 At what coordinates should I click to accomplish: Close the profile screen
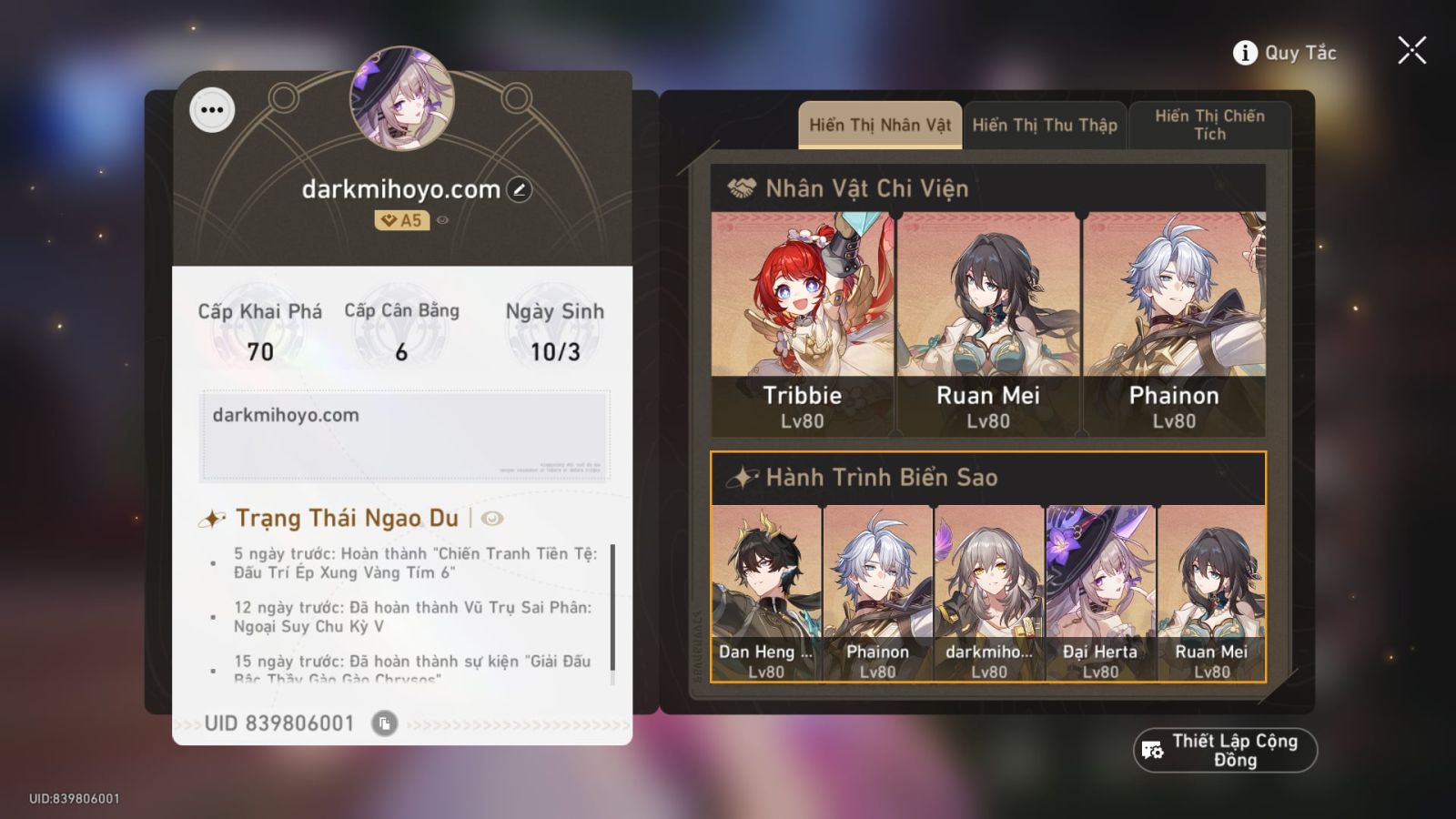[x=1411, y=50]
